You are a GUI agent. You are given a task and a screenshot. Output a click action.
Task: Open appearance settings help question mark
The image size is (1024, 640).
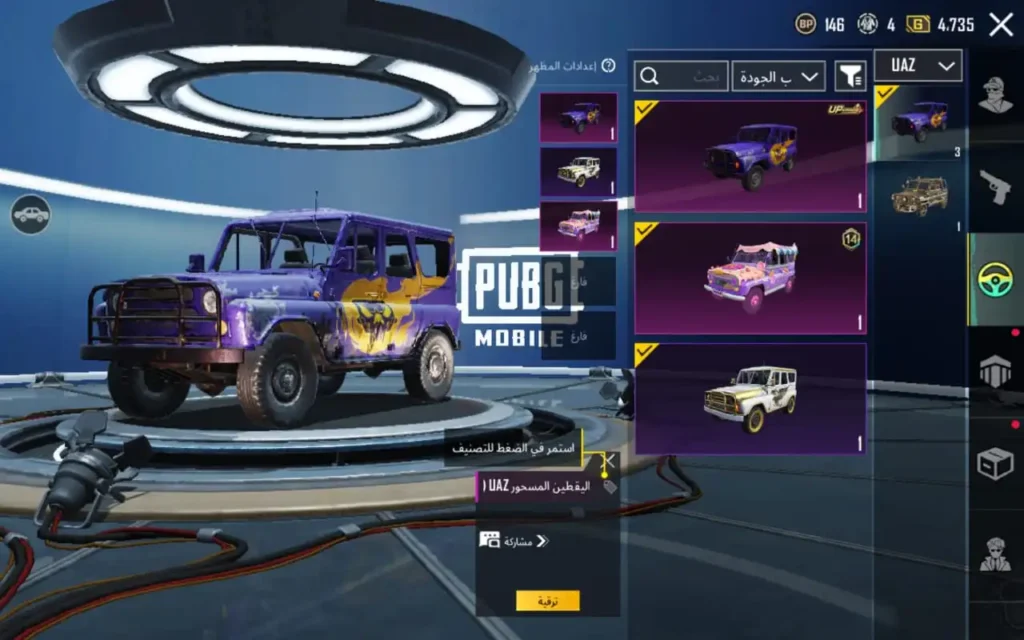click(x=608, y=66)
